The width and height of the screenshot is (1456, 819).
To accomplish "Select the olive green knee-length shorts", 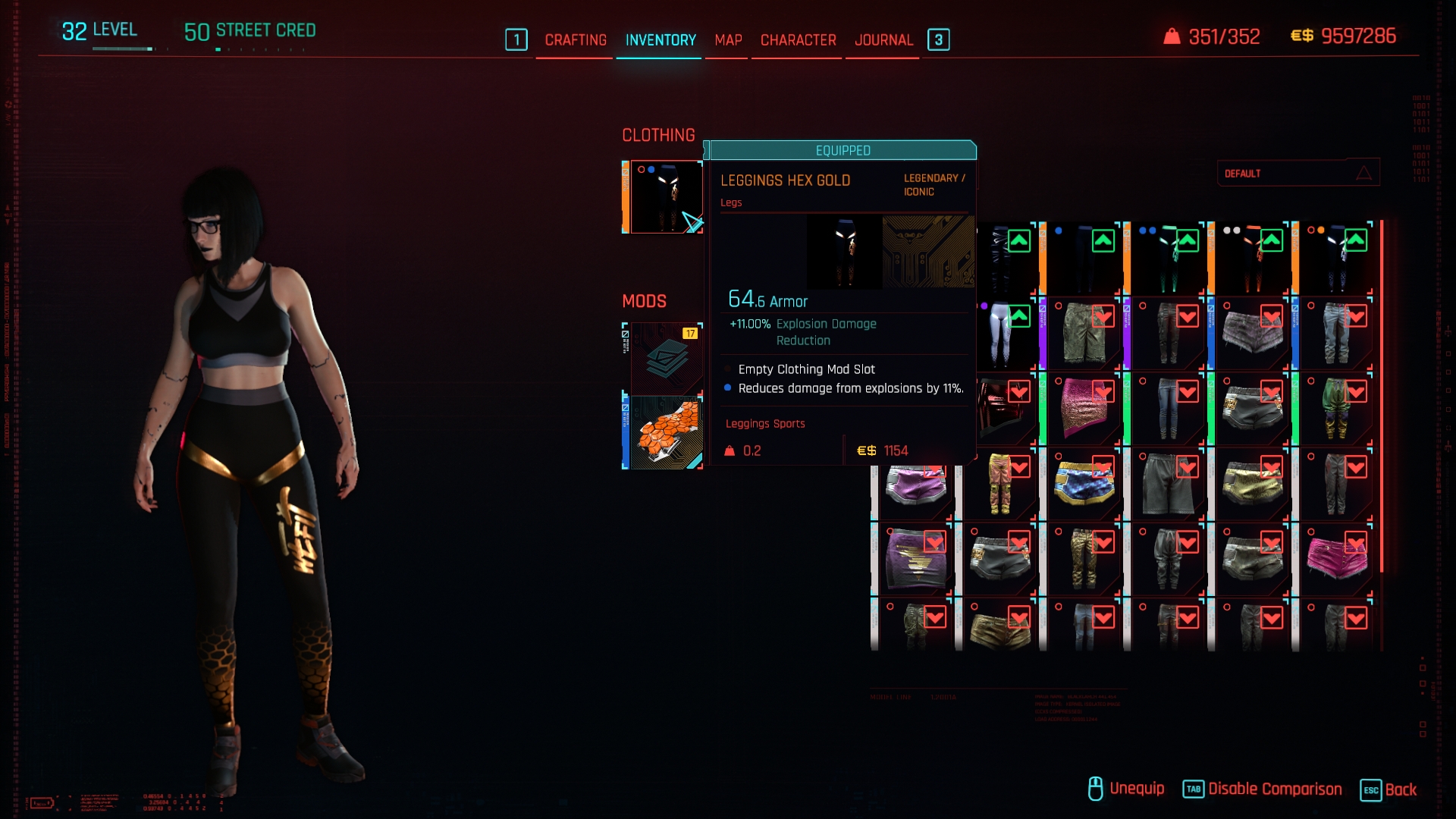I will (1083, 334).
